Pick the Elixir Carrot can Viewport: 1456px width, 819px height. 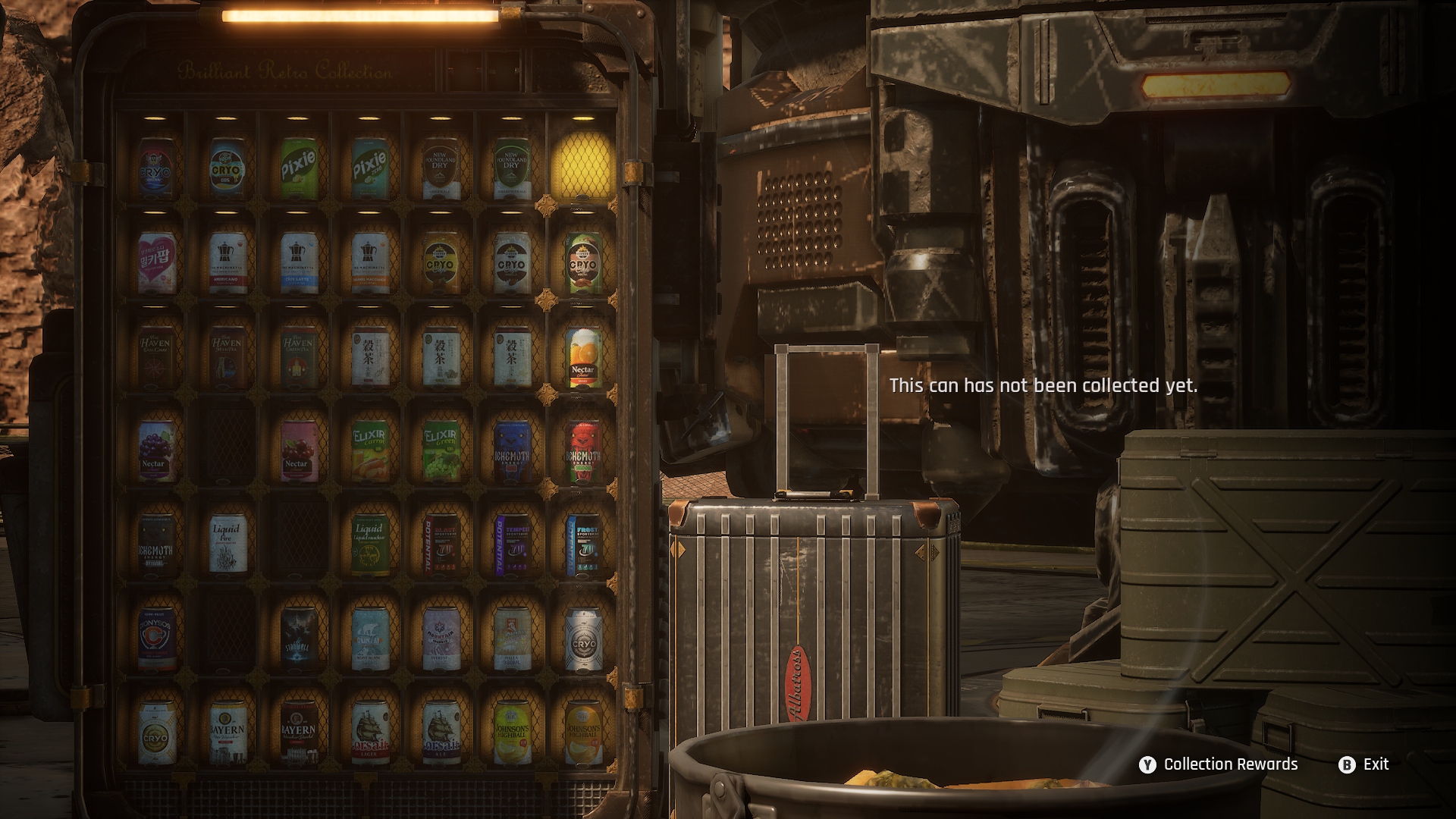pos(369,451)
